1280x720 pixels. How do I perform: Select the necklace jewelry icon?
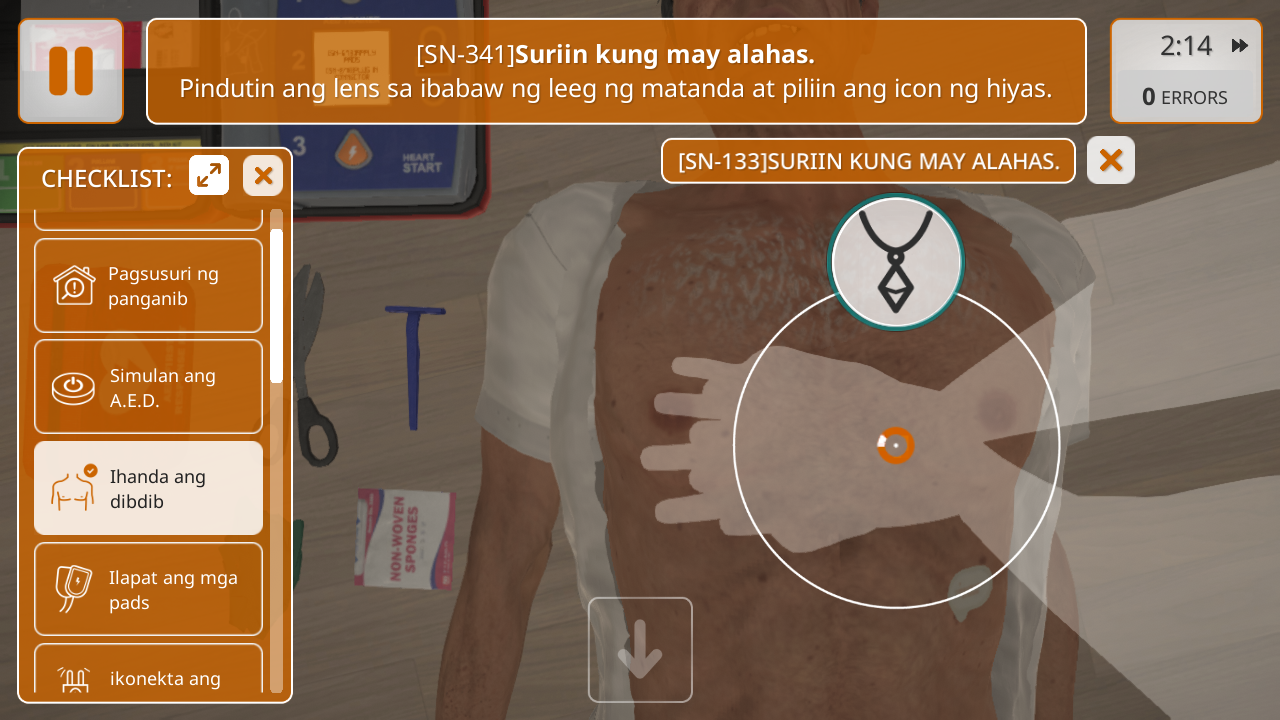pyautogui.click(x=896, y=261)
